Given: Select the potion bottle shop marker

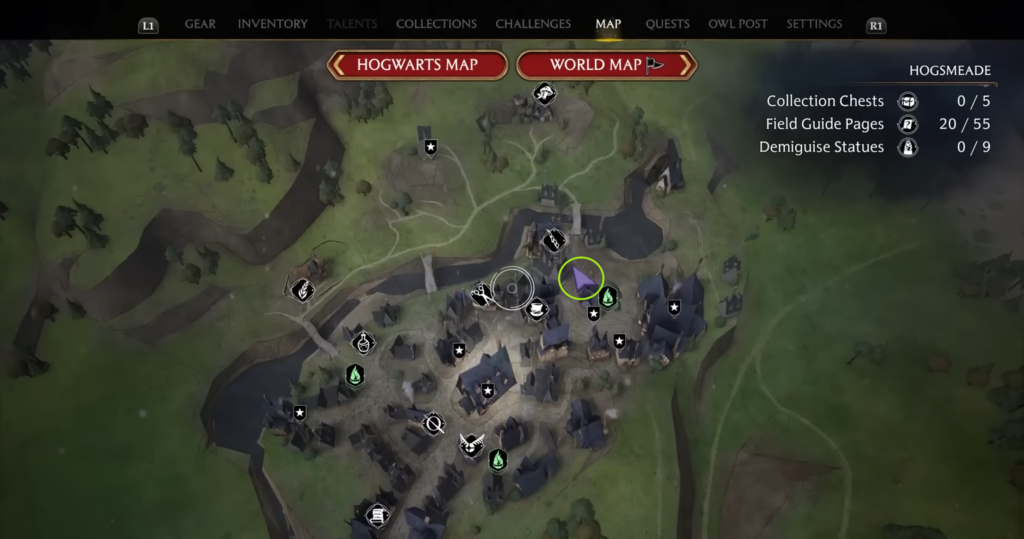Looking at the screenshot, I should tap(362, 343).
